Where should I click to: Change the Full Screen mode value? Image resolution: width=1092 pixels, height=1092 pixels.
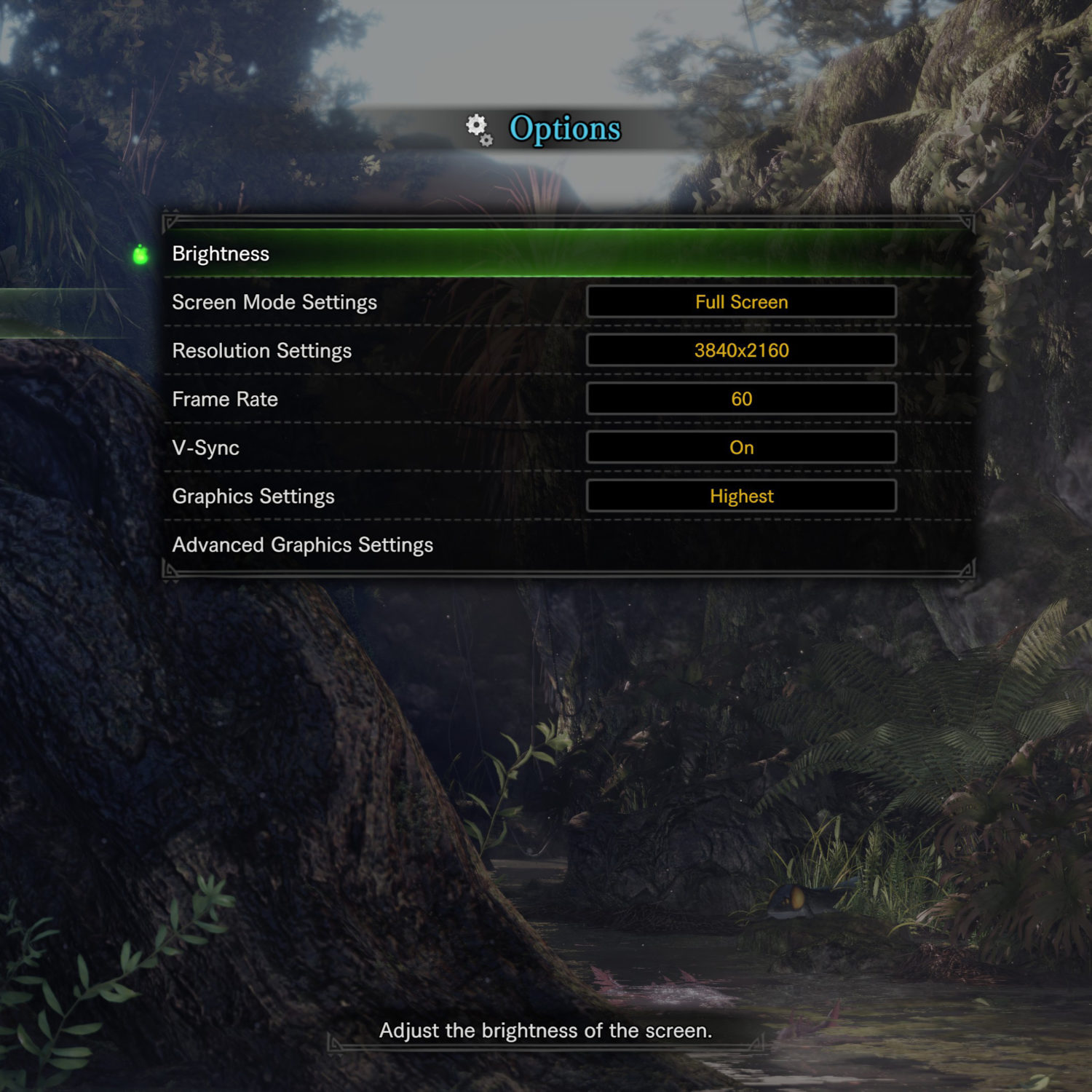point(741,302)
